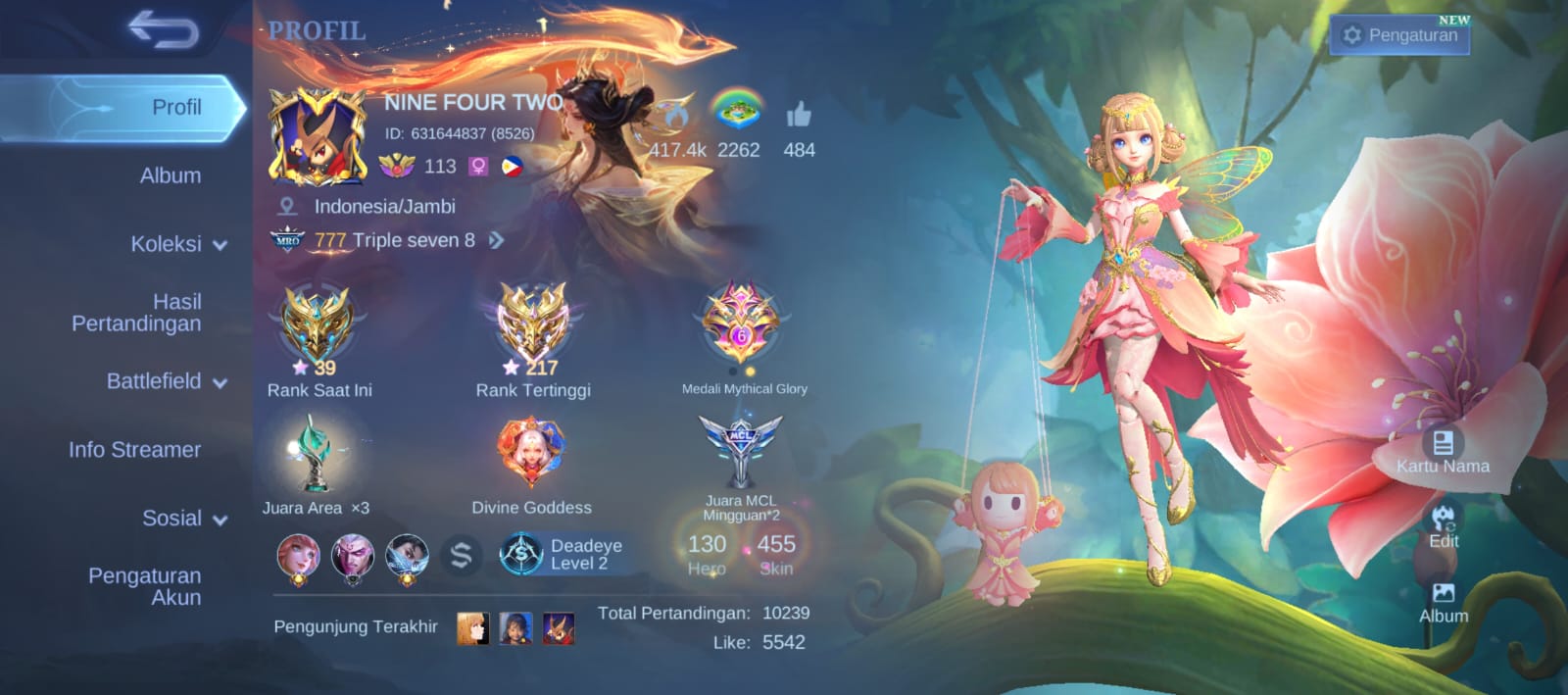1568x695 pixels.
Task: Open Hasil Pertandingan match history
Action: point(136,313)
